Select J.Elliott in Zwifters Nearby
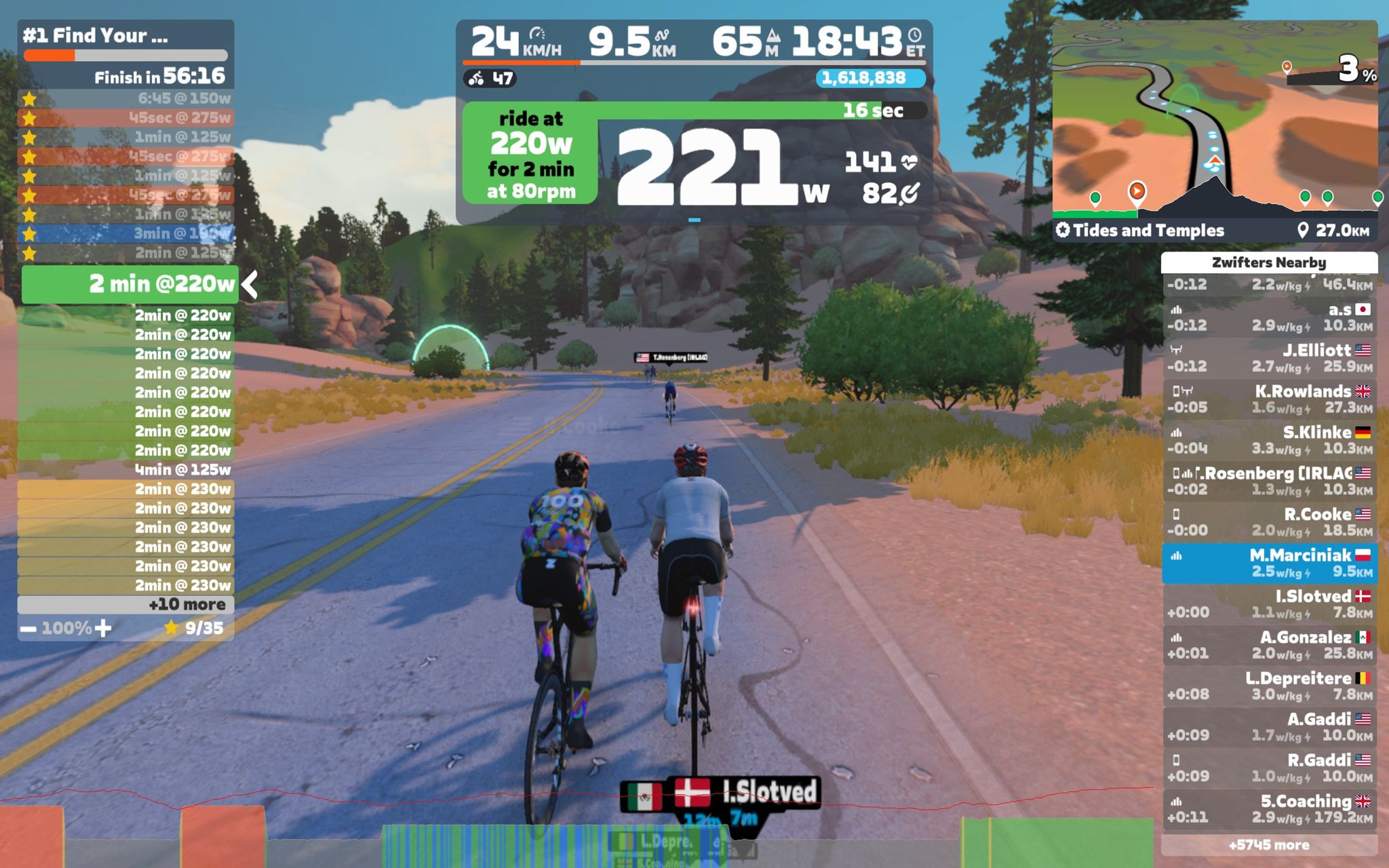 [1269, 358]
